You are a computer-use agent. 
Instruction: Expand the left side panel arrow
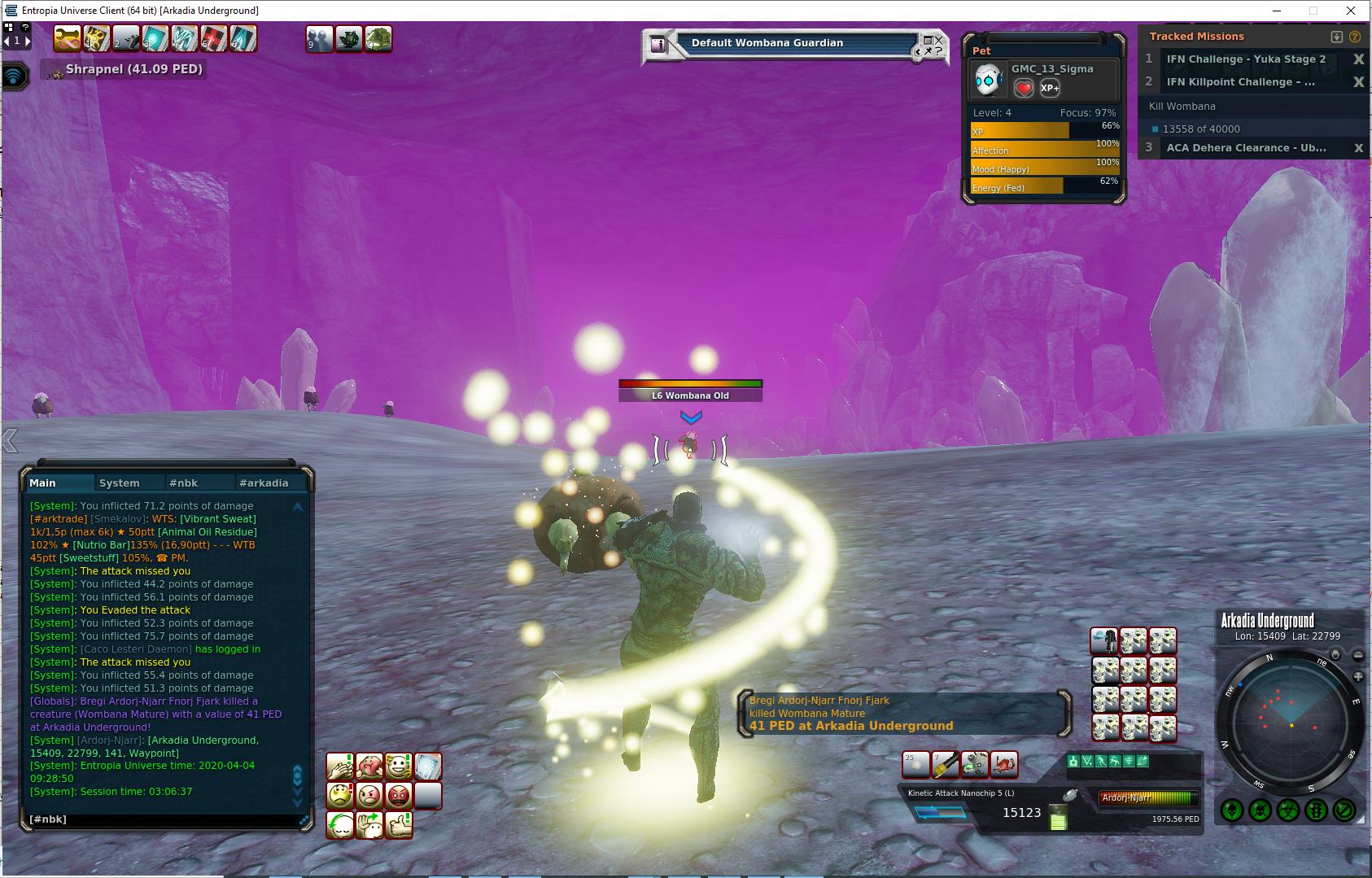pos(10,440)
